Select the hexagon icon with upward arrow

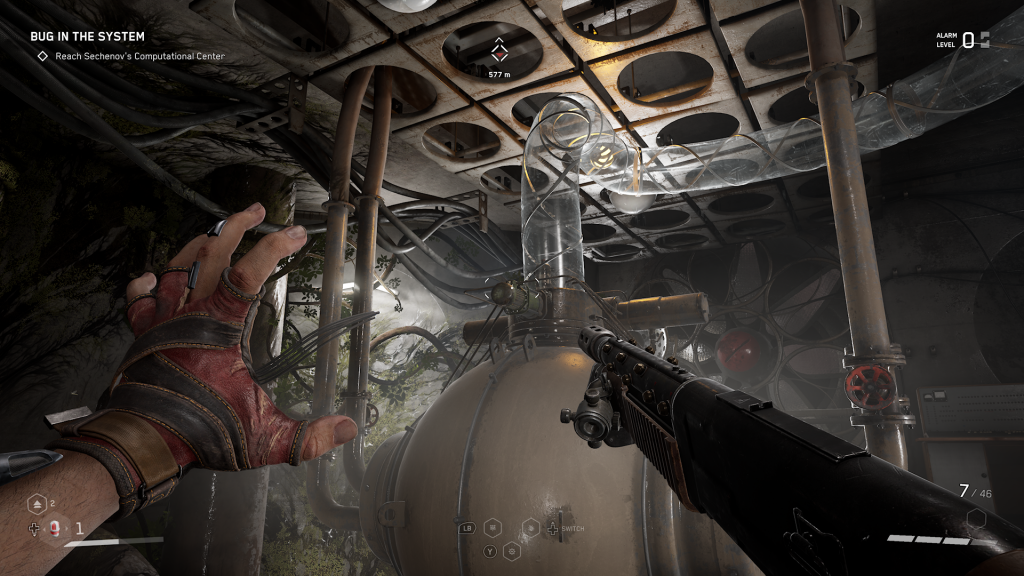tap(35, 504)
